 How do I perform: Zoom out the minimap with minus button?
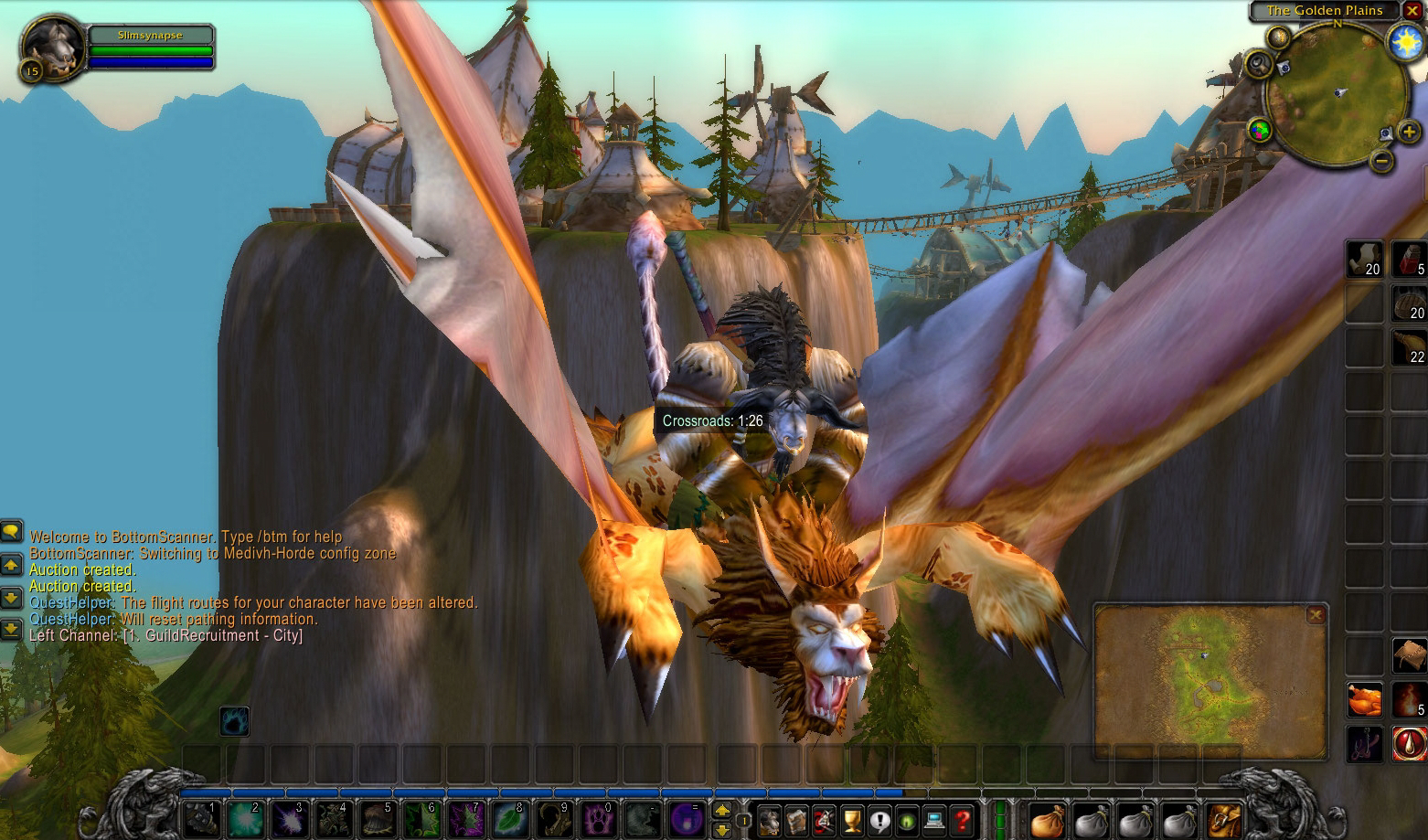pos(1383,161)
